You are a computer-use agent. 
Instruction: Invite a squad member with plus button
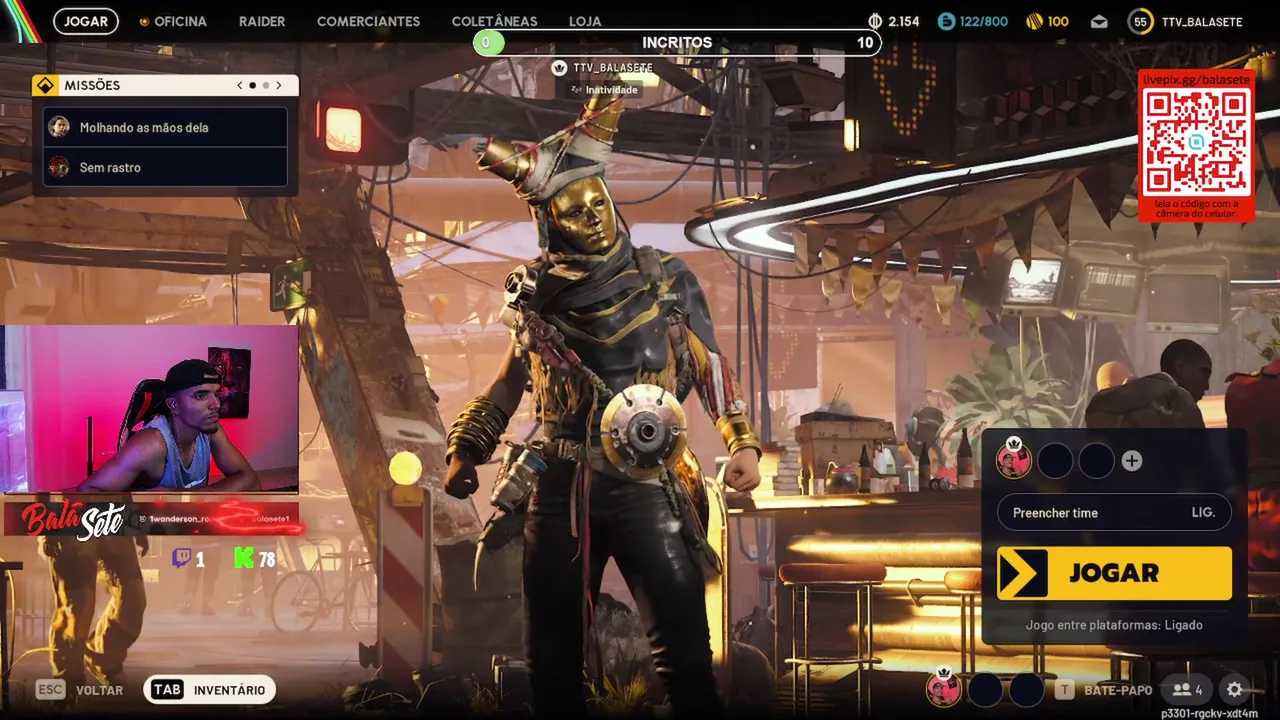pos(1132,461)
